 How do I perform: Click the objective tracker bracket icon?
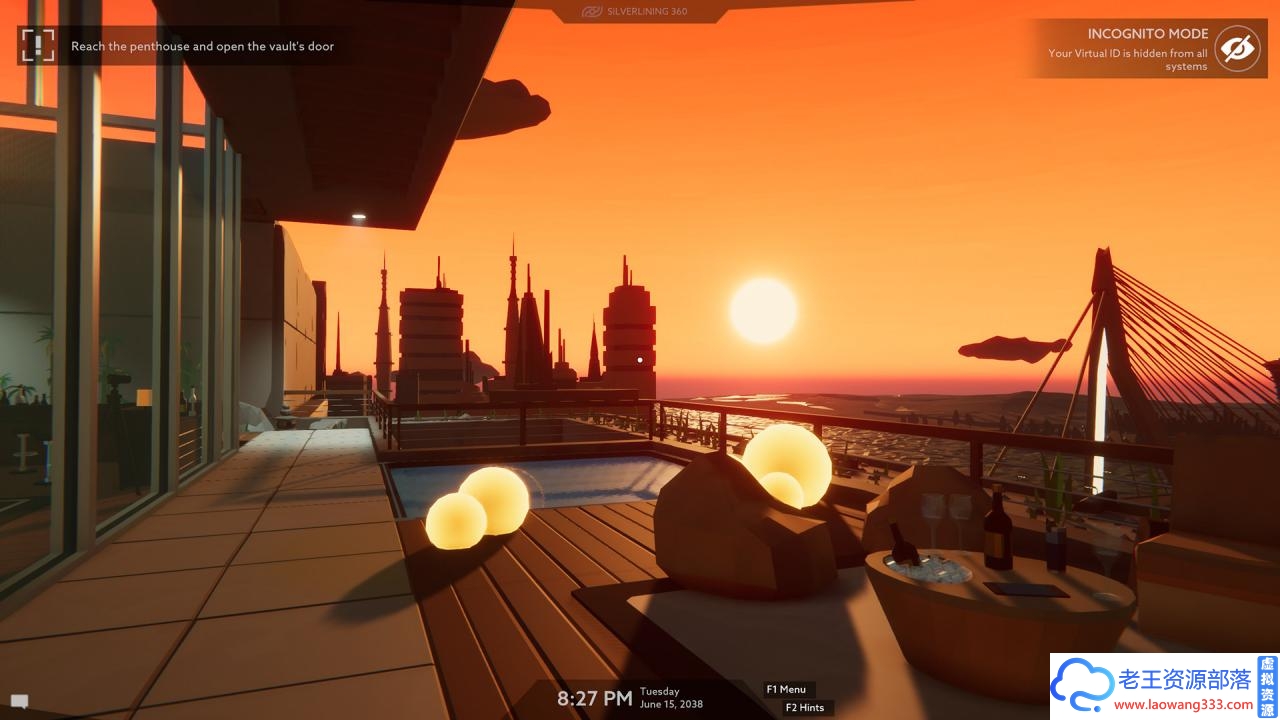pyautogui.click(x=38, y=45)
